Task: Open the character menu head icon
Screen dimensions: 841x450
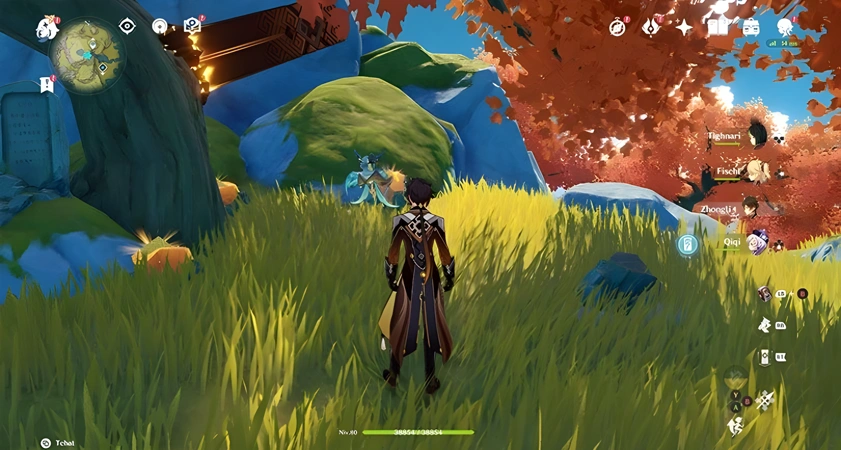Action: coord(784,27)
